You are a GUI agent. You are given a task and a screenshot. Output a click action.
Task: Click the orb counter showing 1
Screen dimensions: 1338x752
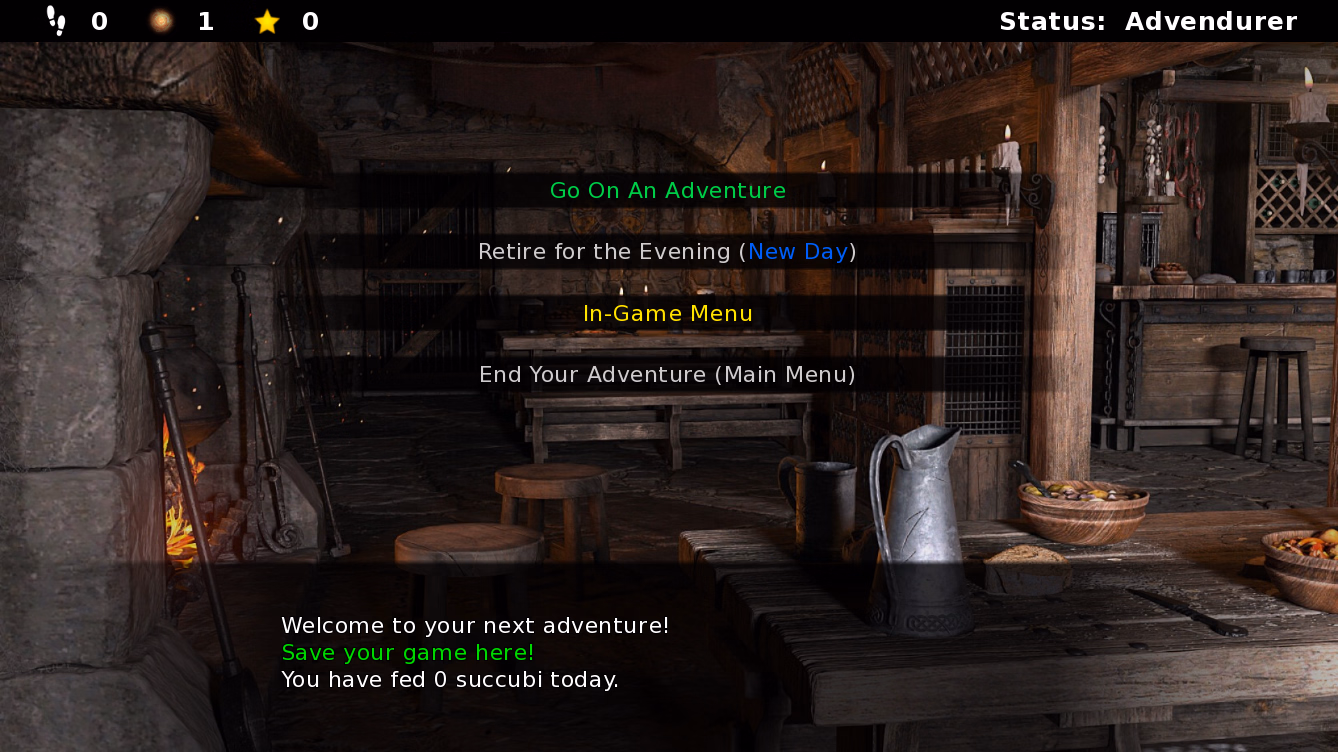pos(205,20)
